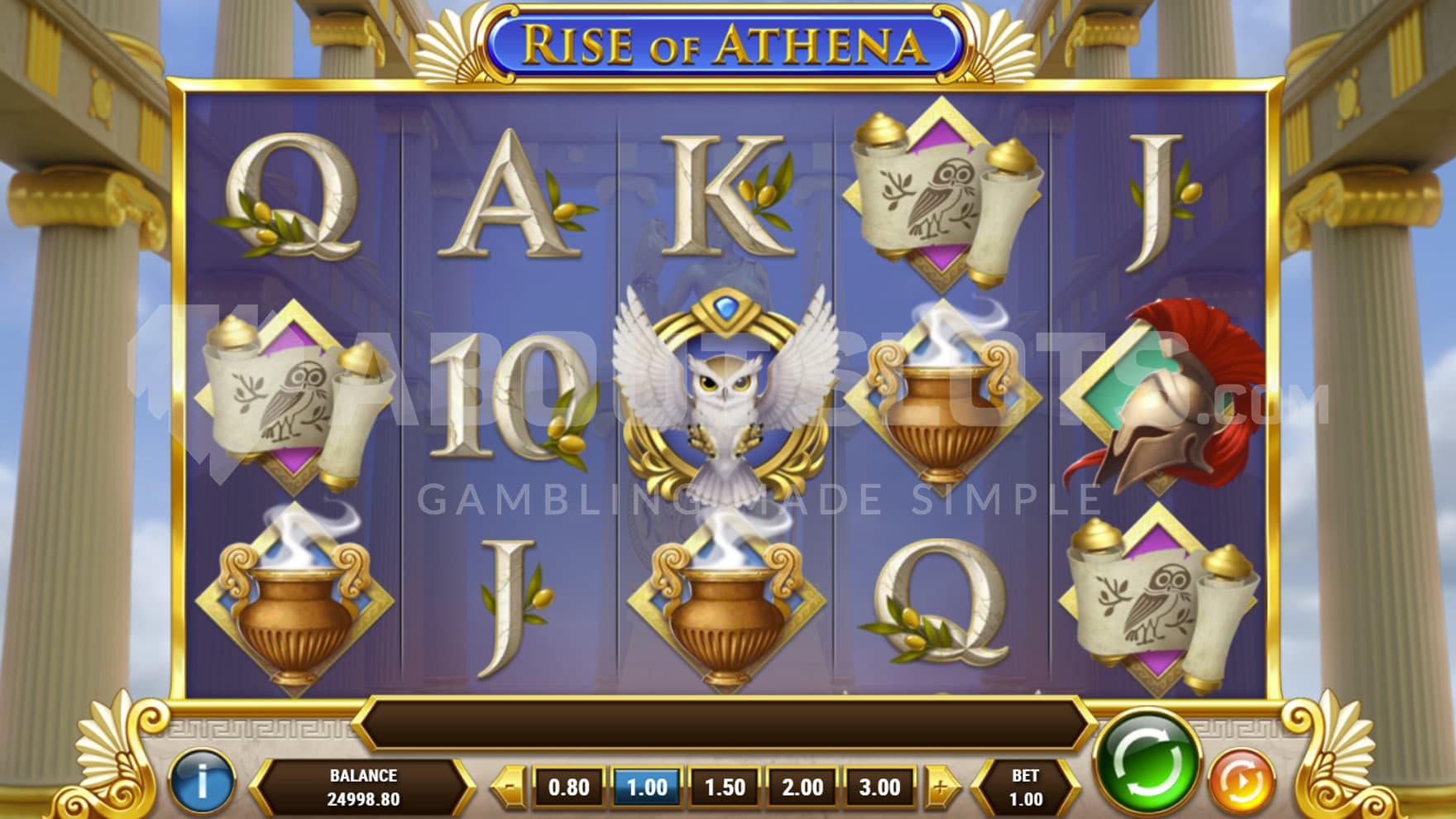This screenshot has height=819, width=1456.
Task: Spin the reels with the green button
Action: [x=1147, y=762]
